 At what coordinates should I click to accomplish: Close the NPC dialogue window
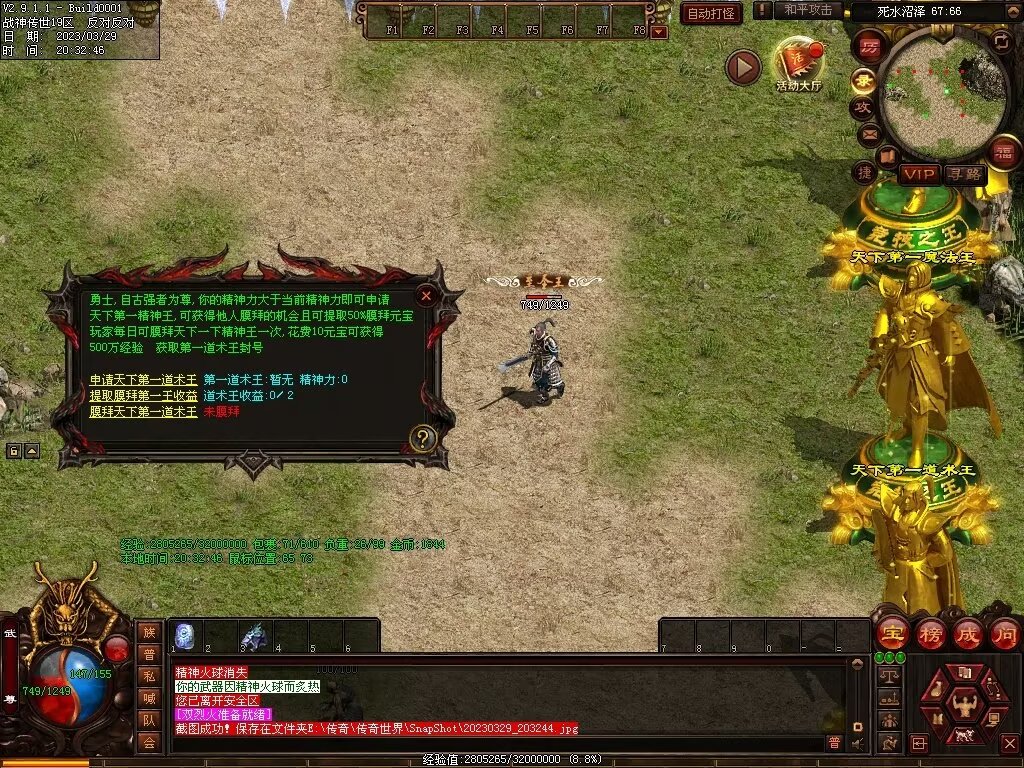[426, 296]
